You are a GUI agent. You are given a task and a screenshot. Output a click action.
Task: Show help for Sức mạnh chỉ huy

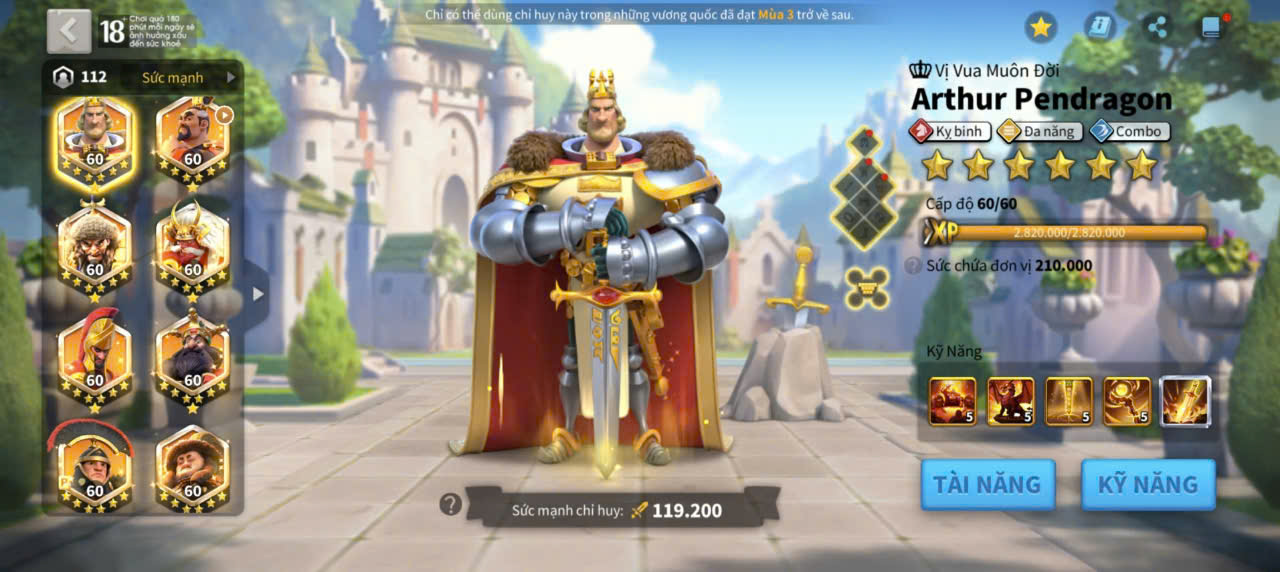click(x=451, y=505)
